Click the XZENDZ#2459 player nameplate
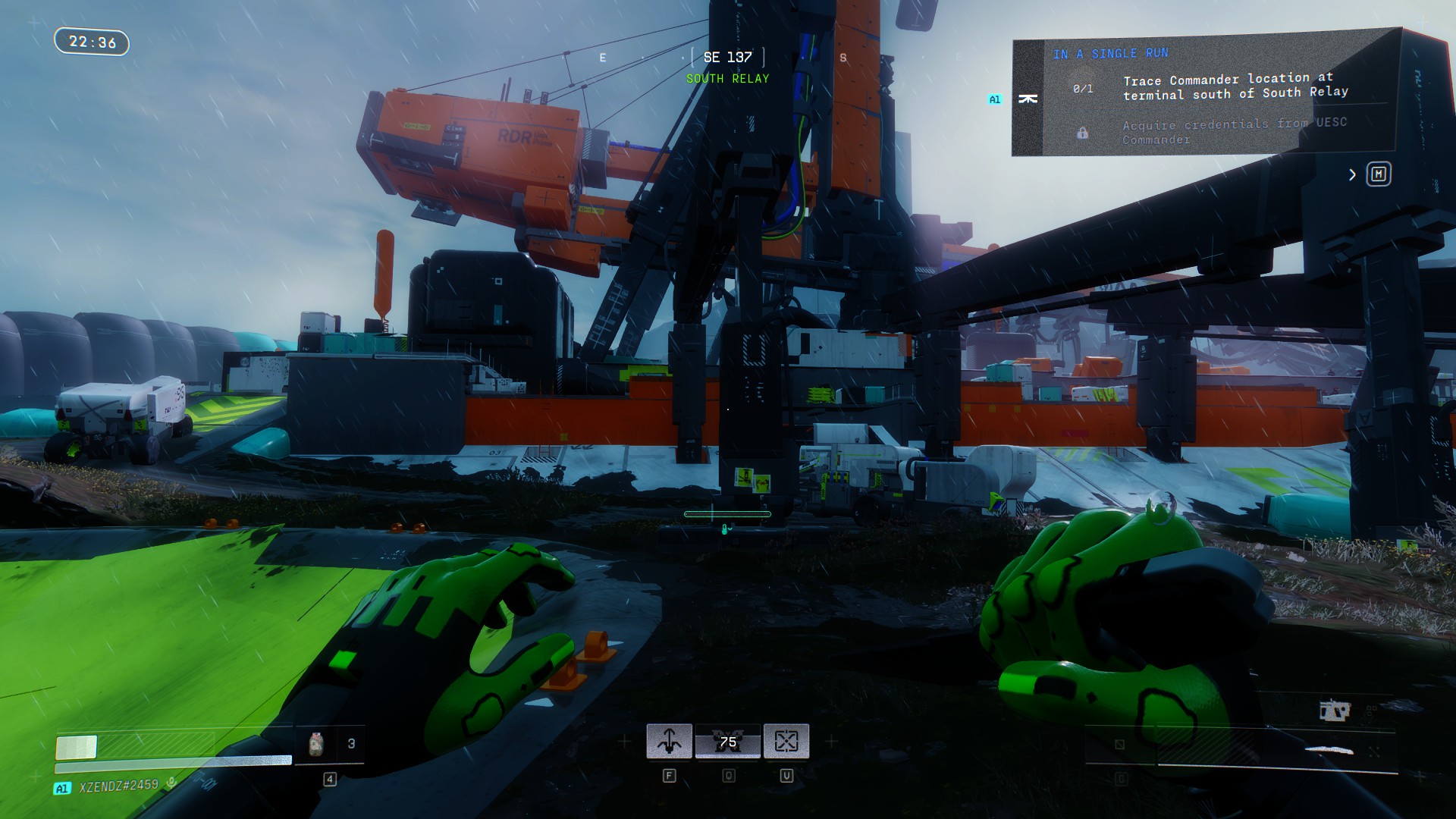1456x819 pixels. coord(118,786)
